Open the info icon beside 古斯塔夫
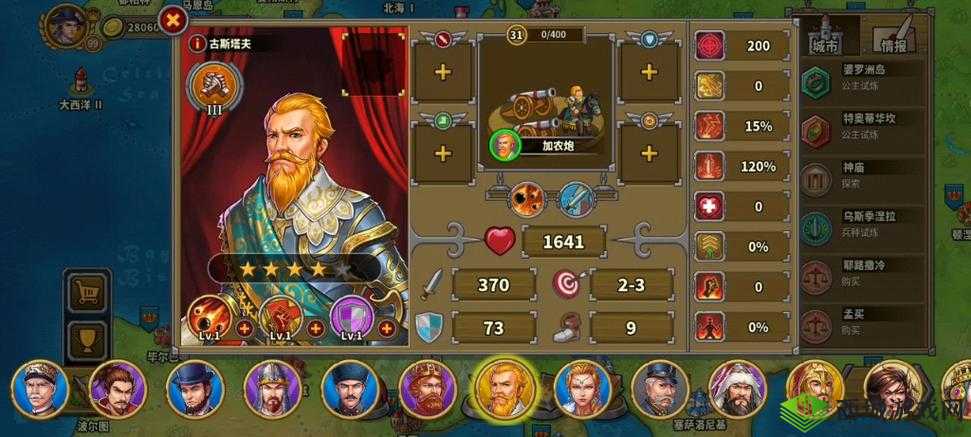 [198, 44]
